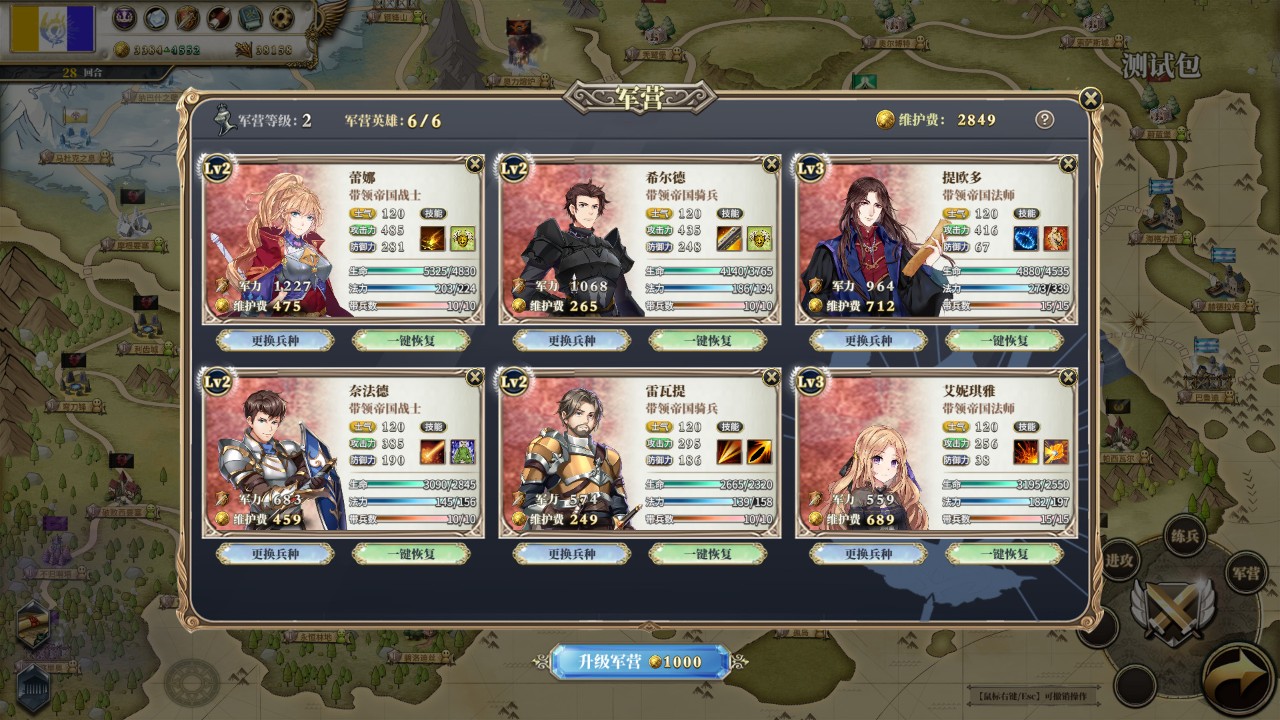Change troop type for hero 雷瓦提
Image resolution: width=1280 pixels, height=720 pixels.
(572, 553)
